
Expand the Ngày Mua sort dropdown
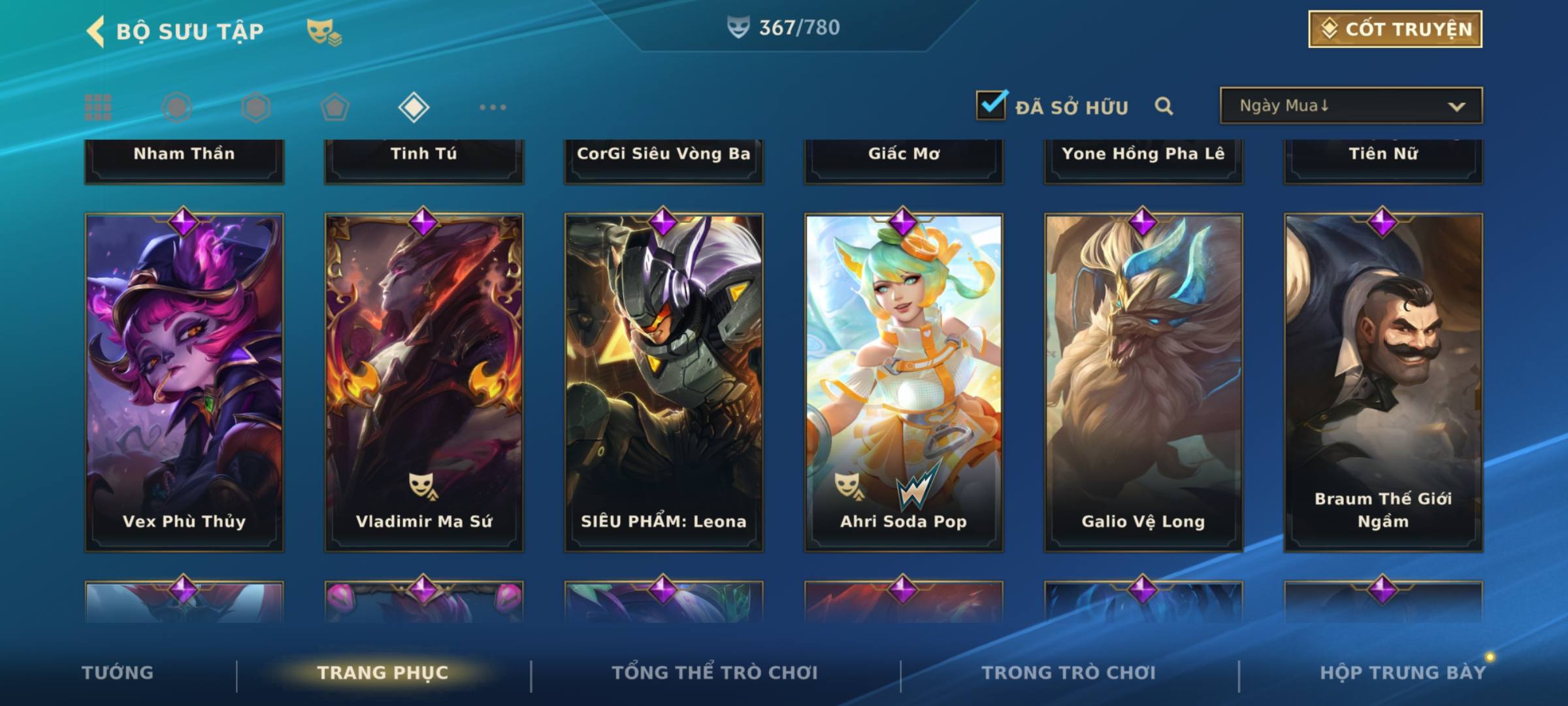pyautogui.click(x=1351, y=106)
